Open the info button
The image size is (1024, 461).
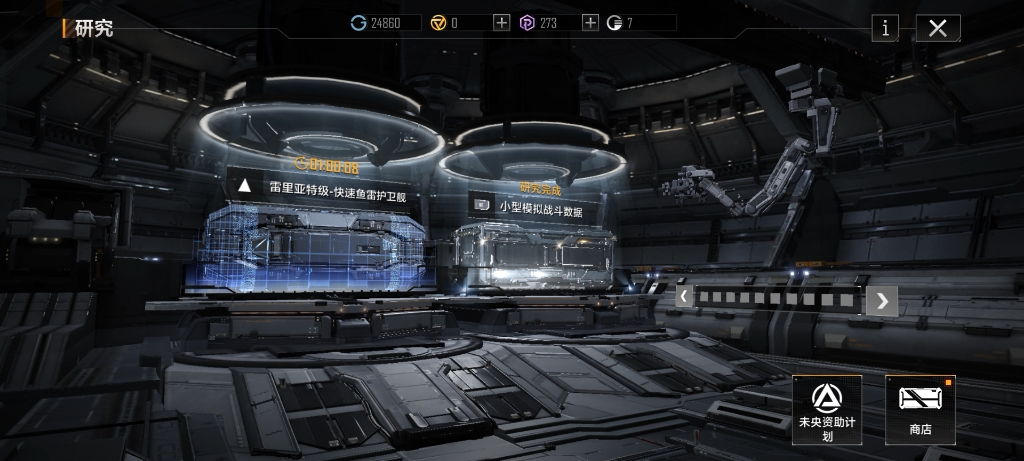[884, 28]
